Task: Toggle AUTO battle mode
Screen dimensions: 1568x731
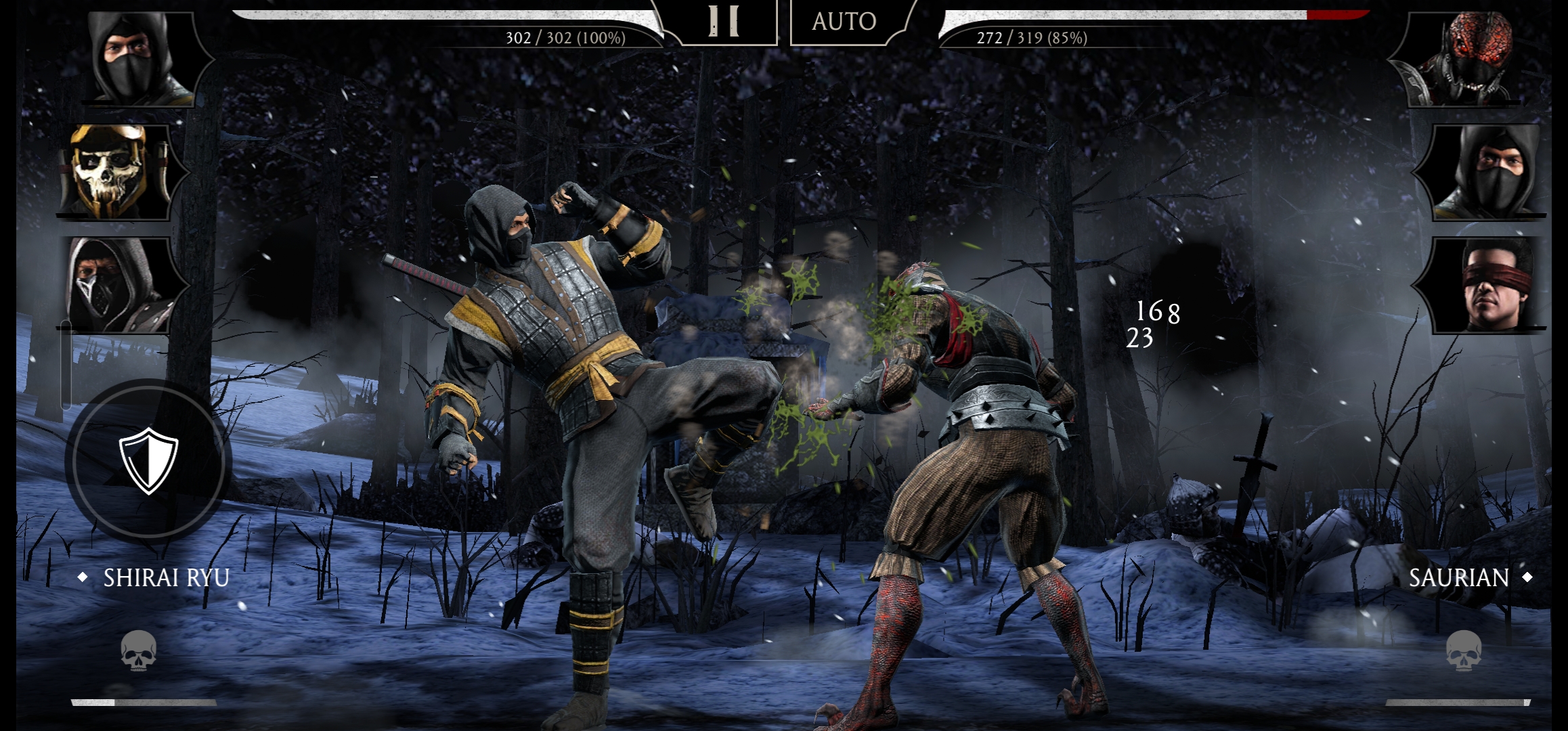Action: pyautogui.click(x=844, y=22)
